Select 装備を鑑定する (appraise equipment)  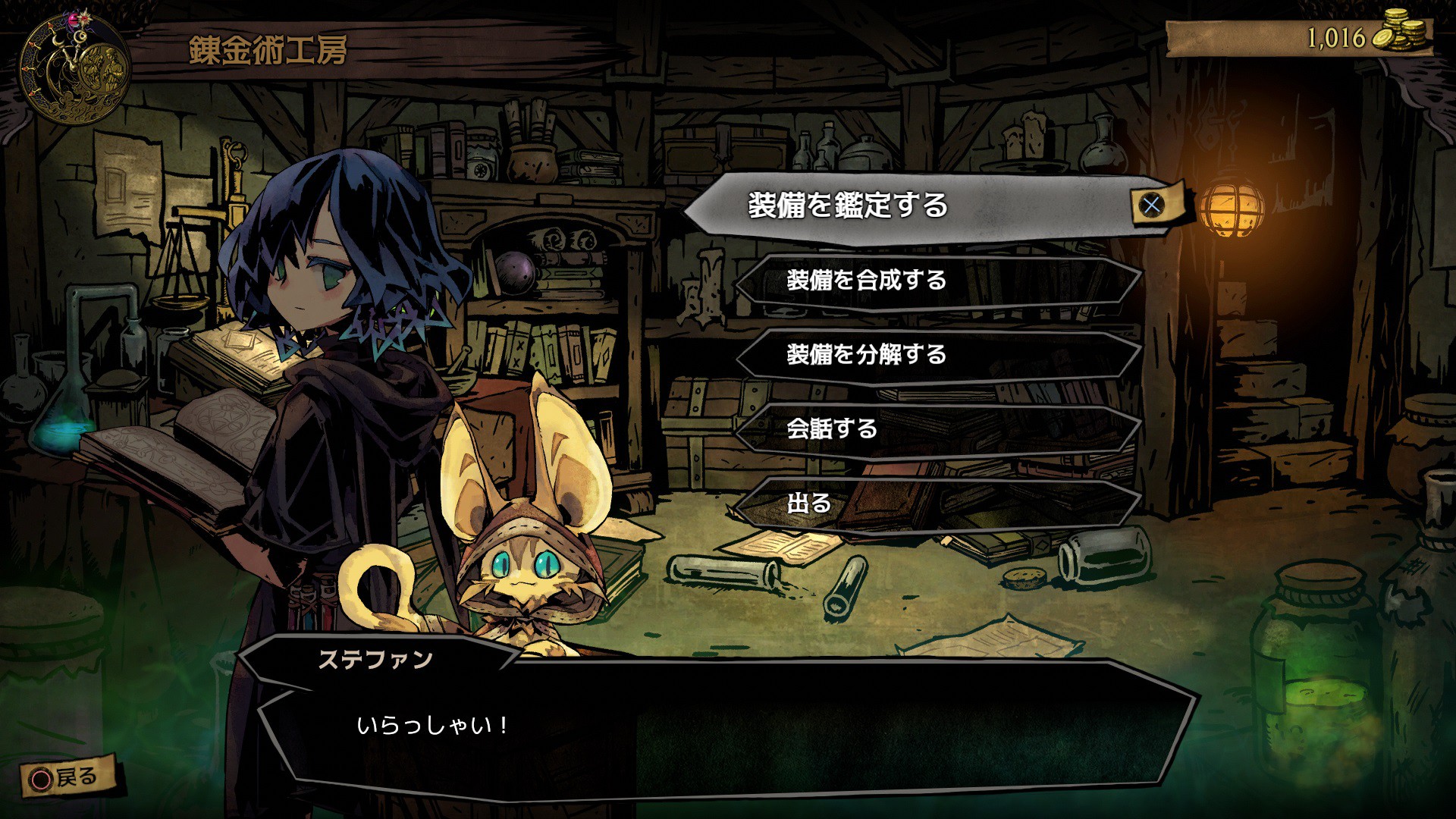[x=910, y=206]
